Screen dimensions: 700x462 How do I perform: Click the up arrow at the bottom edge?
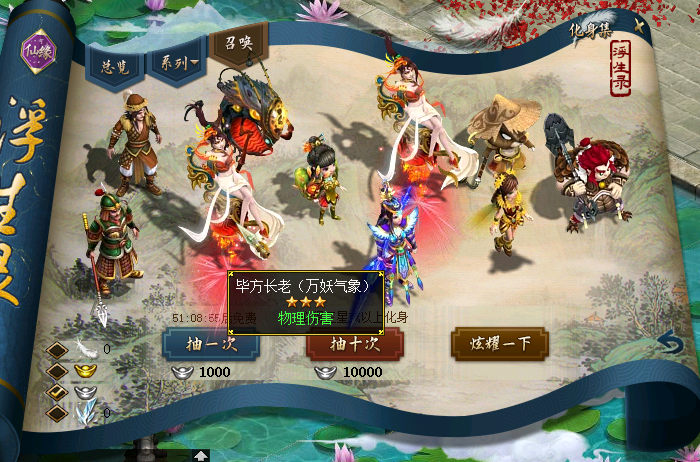201,455
